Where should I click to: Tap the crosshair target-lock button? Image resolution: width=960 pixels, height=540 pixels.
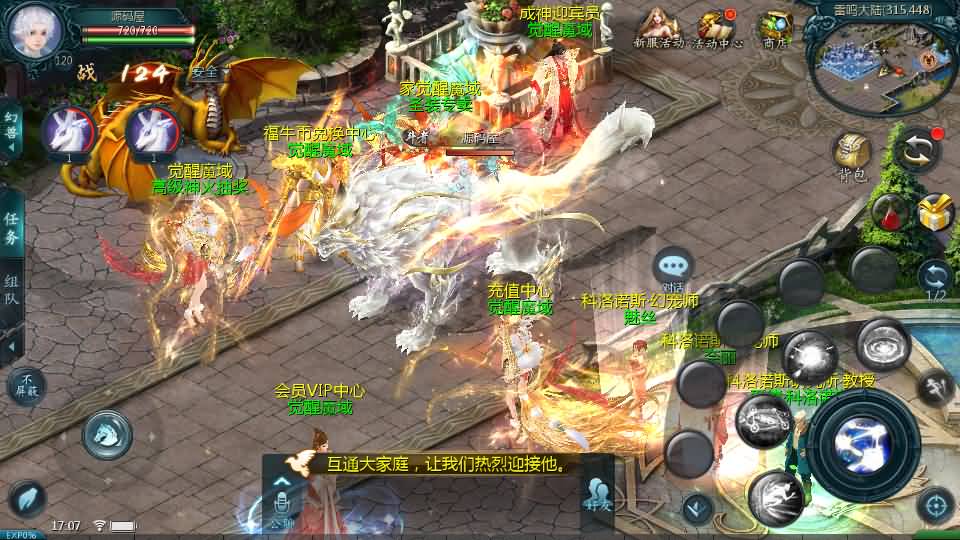tap(936, 505)
